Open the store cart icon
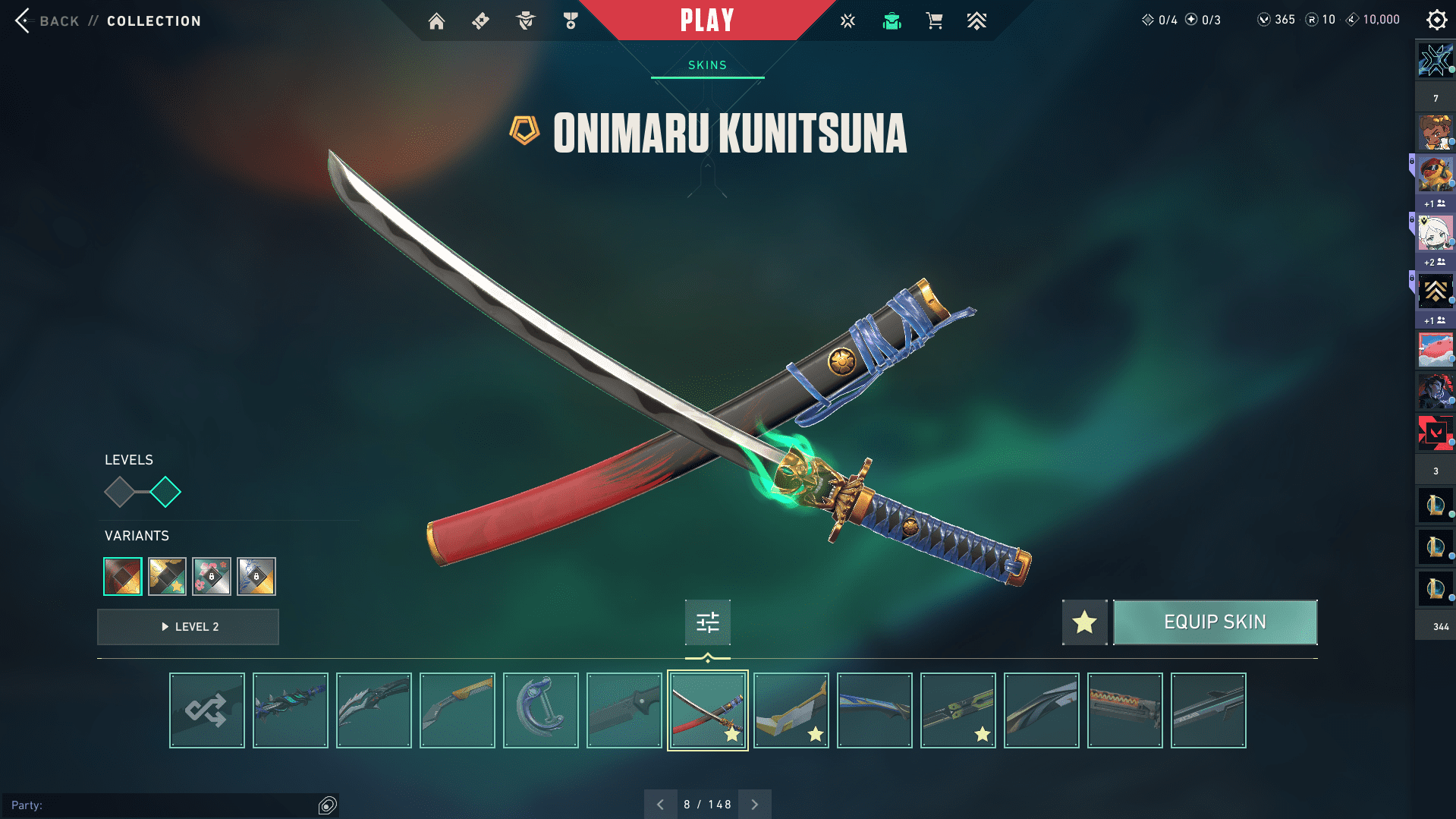The width and height of the screenshot is (1456, 819). tap(934, 21)
